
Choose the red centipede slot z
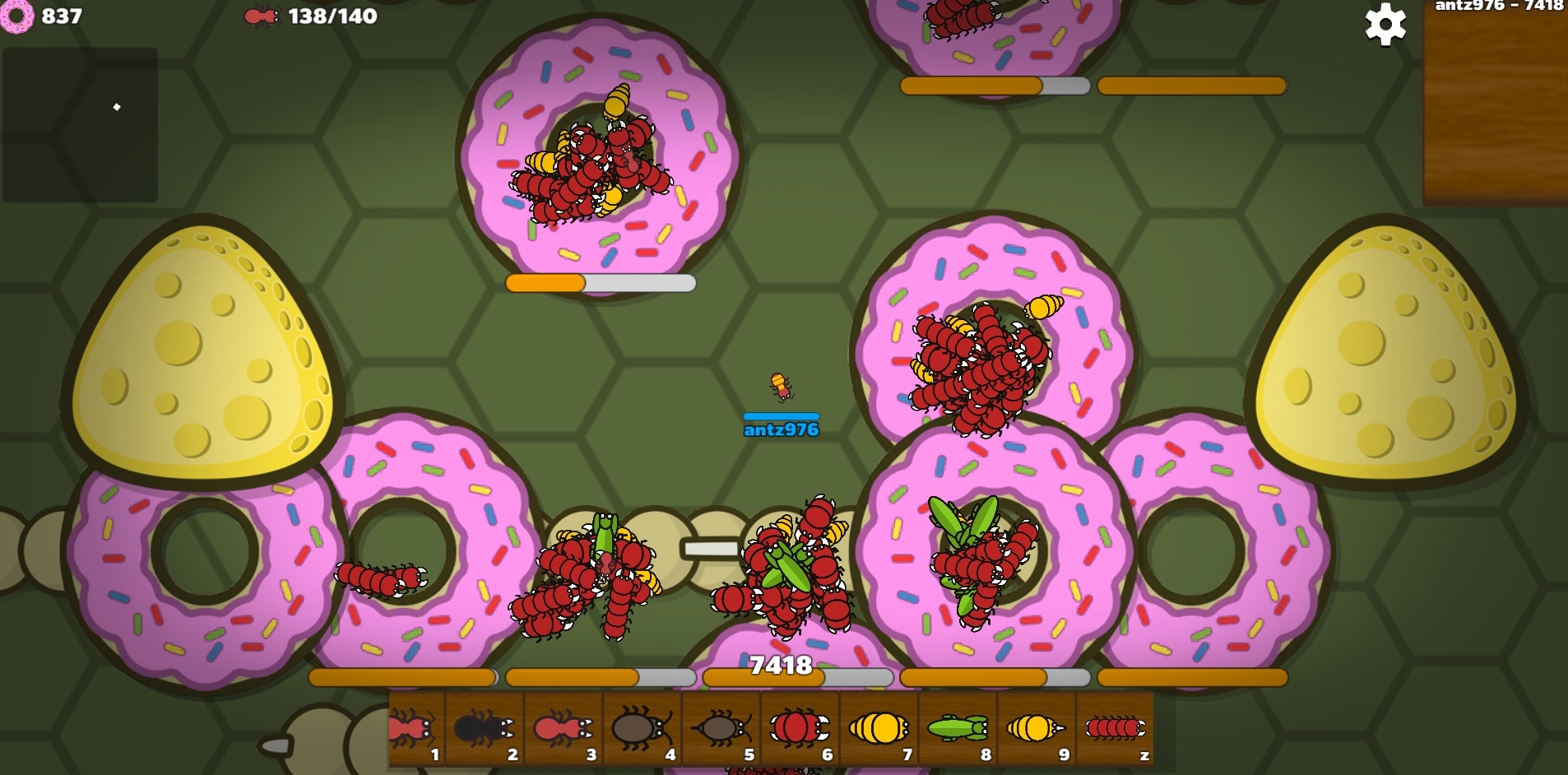(x=1115, y=729)
